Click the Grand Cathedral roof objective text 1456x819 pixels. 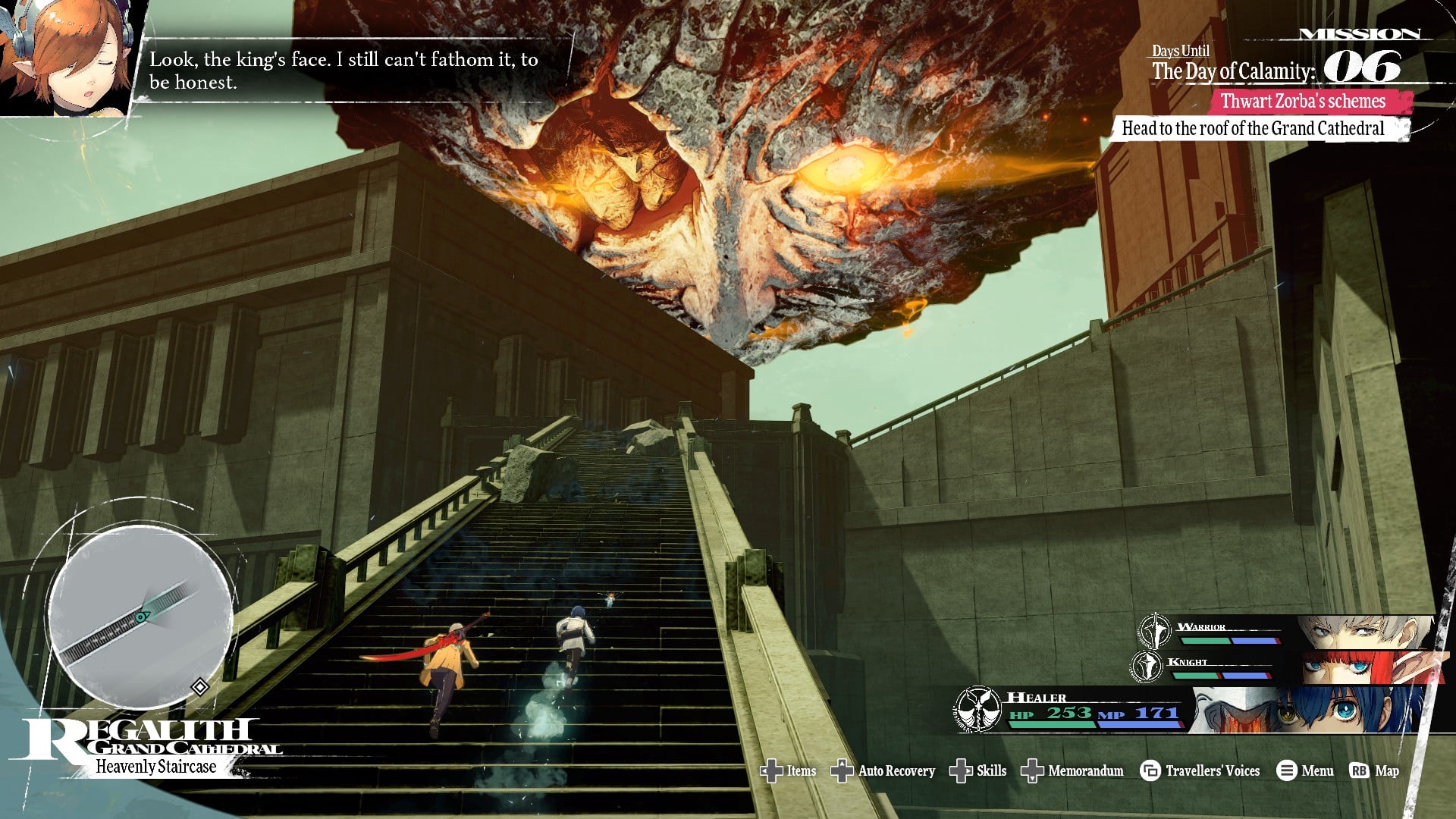(1253, 128)
